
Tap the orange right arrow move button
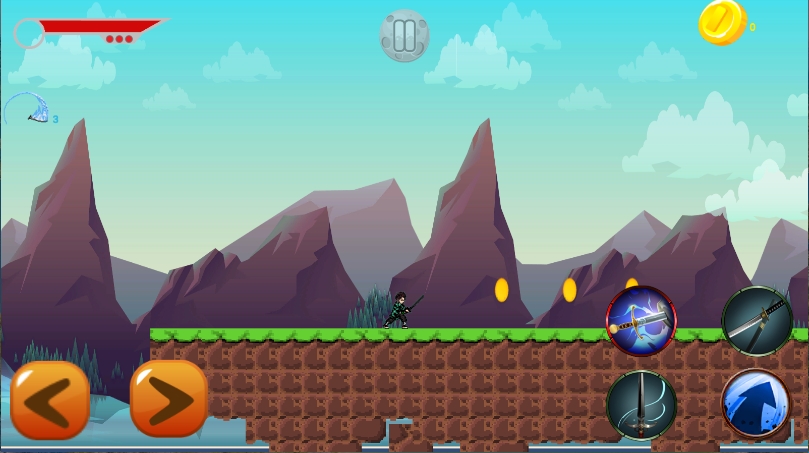tap(168, 400)
